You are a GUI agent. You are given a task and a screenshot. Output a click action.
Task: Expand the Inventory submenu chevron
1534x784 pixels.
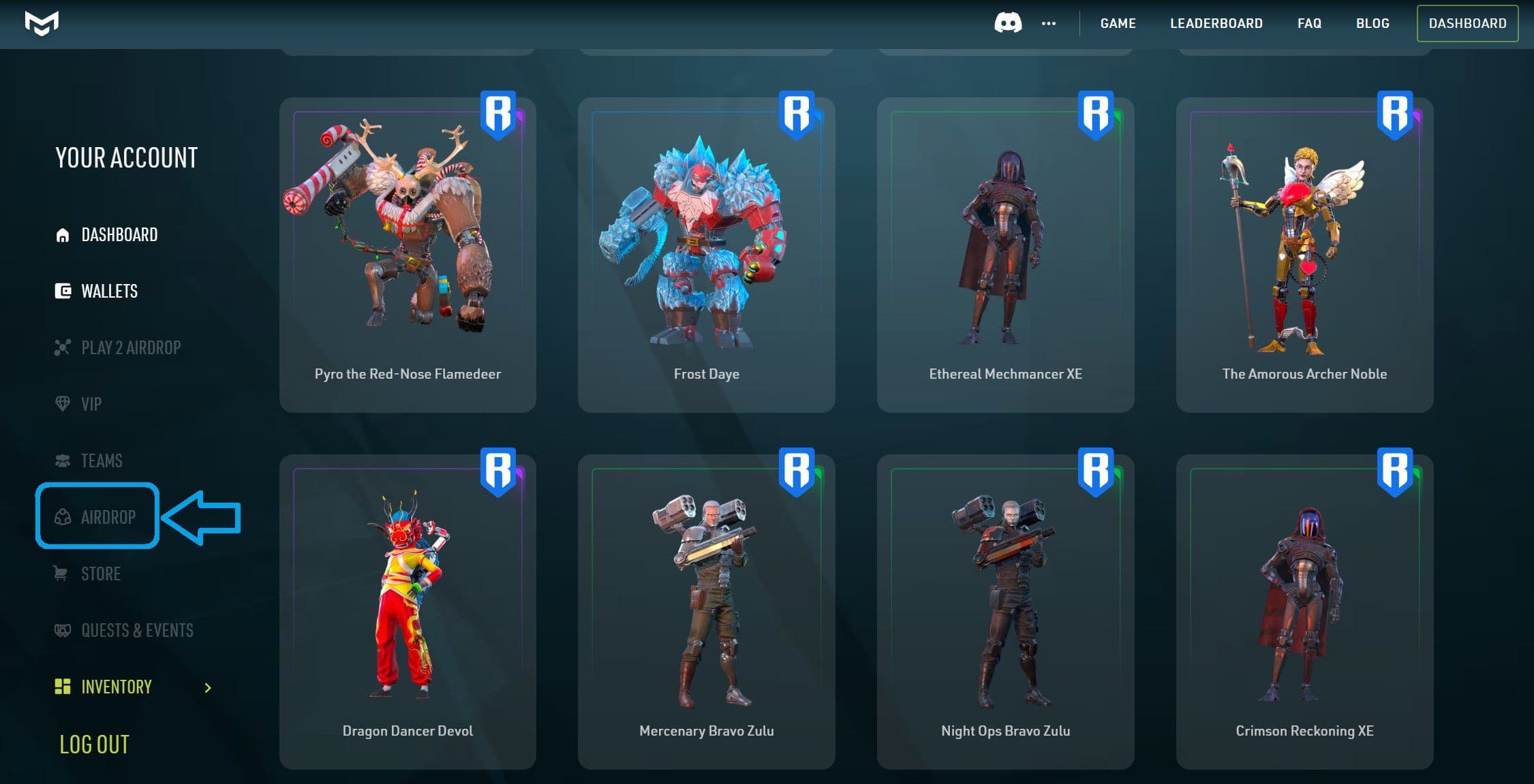click(x=209, y=689)
